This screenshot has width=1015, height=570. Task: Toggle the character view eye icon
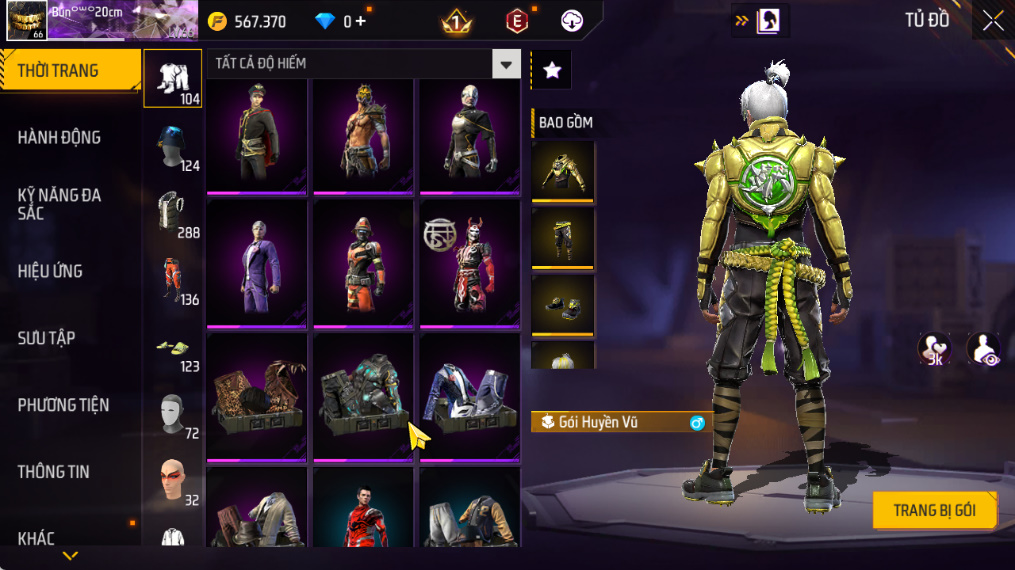[984, 349]
